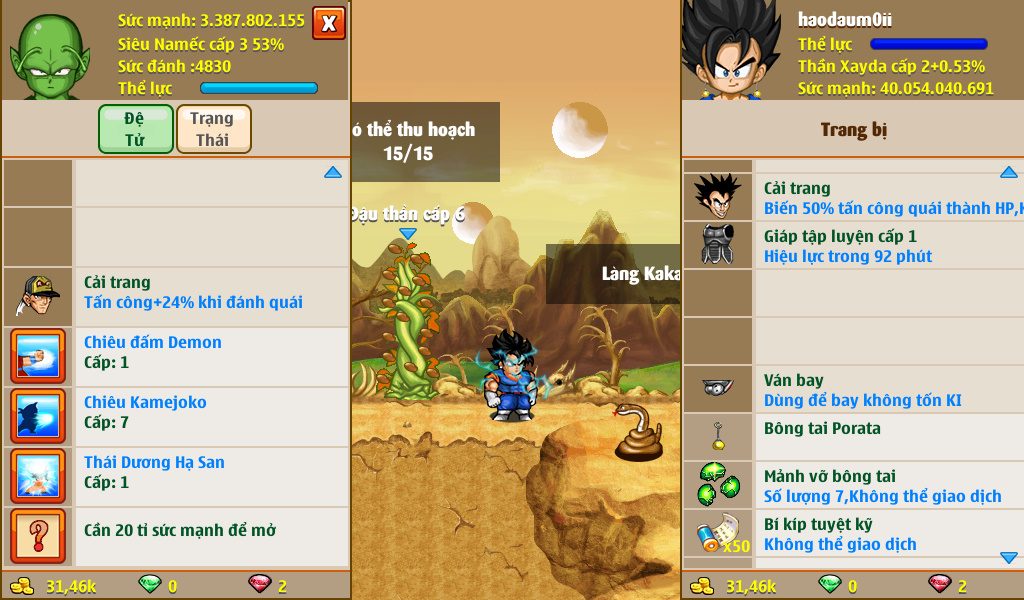
Task: Click the down arrow in the equipment list
Action: 1008,558
